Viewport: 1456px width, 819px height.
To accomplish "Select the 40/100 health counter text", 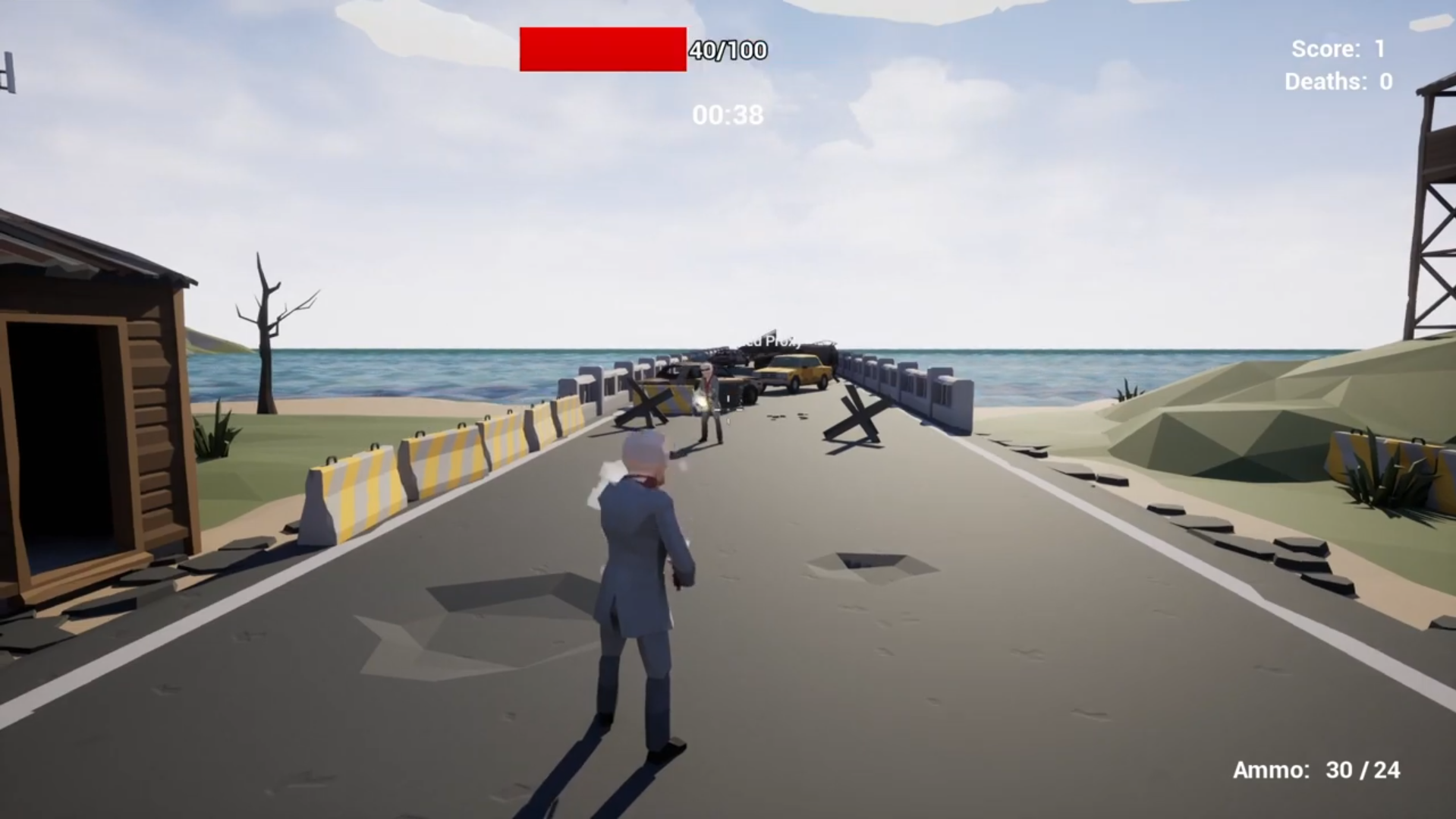I will click(725, 52).
